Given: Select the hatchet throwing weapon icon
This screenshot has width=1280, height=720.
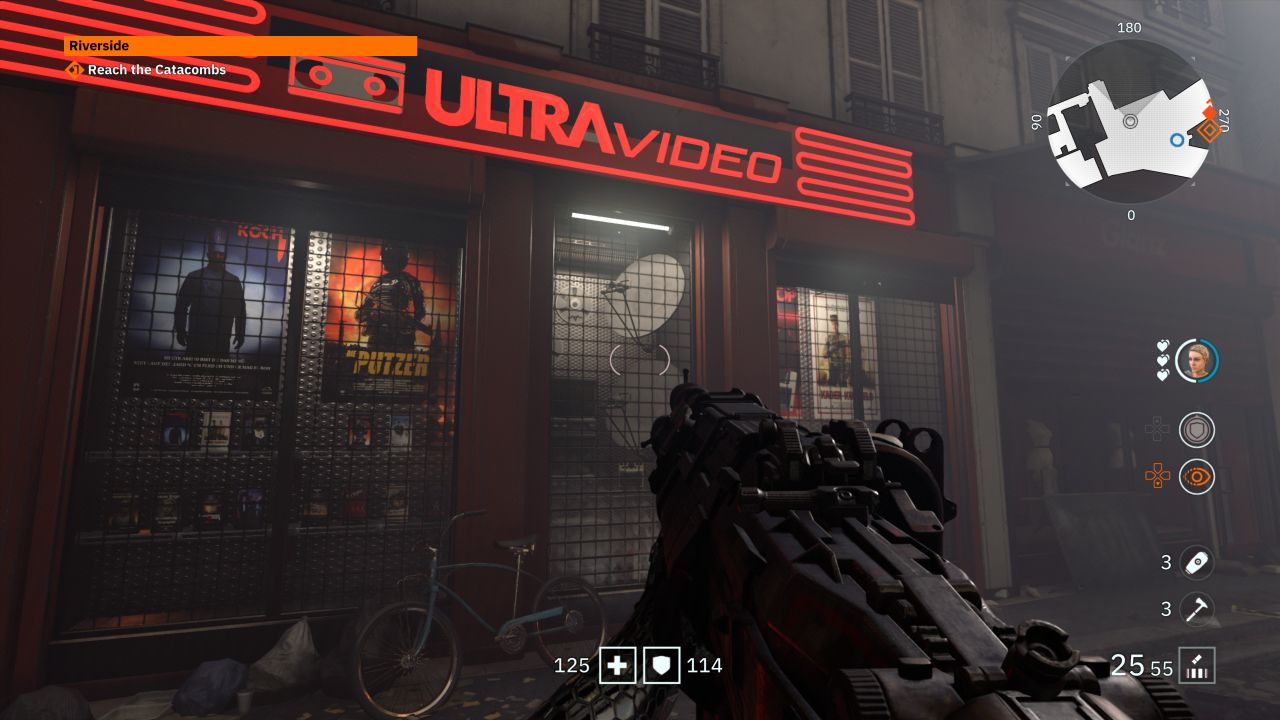Looking at the screenshot, I should tap(1196, 609).
